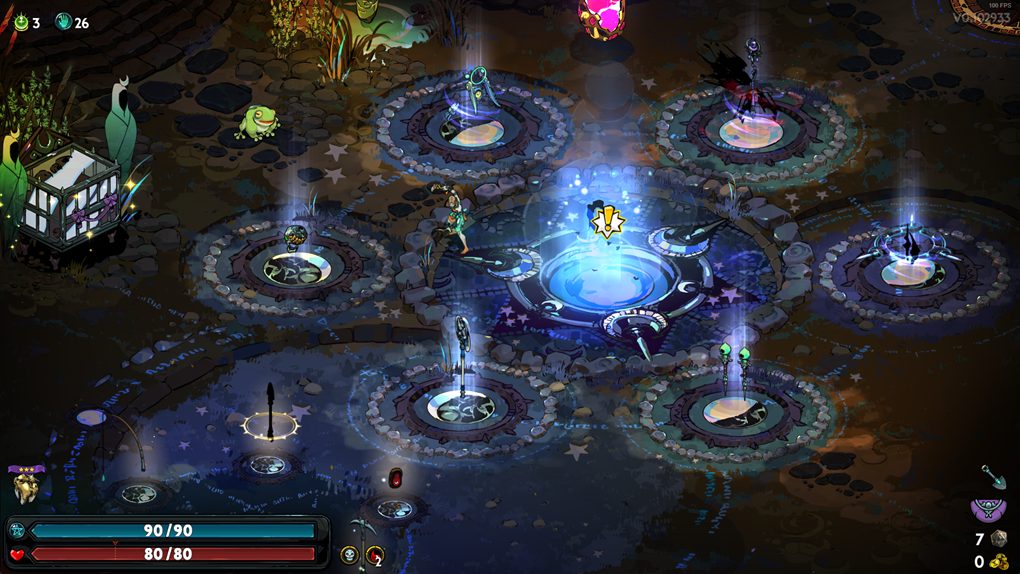Viewport: 1020px width, 574px height.
Task: Click the green orb resource icon
Action: point(21,22)
